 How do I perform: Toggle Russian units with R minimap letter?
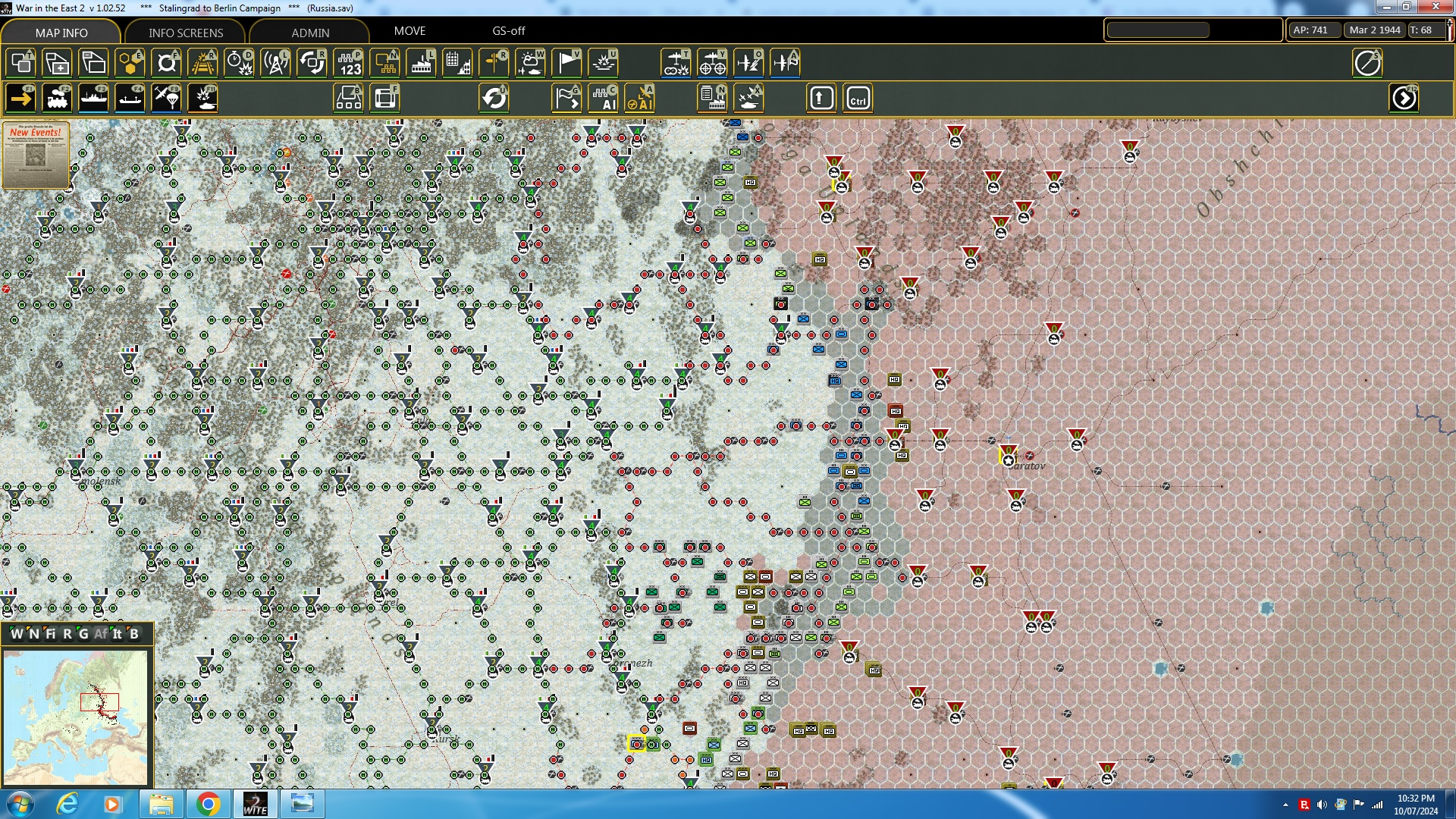coord(67,635)
